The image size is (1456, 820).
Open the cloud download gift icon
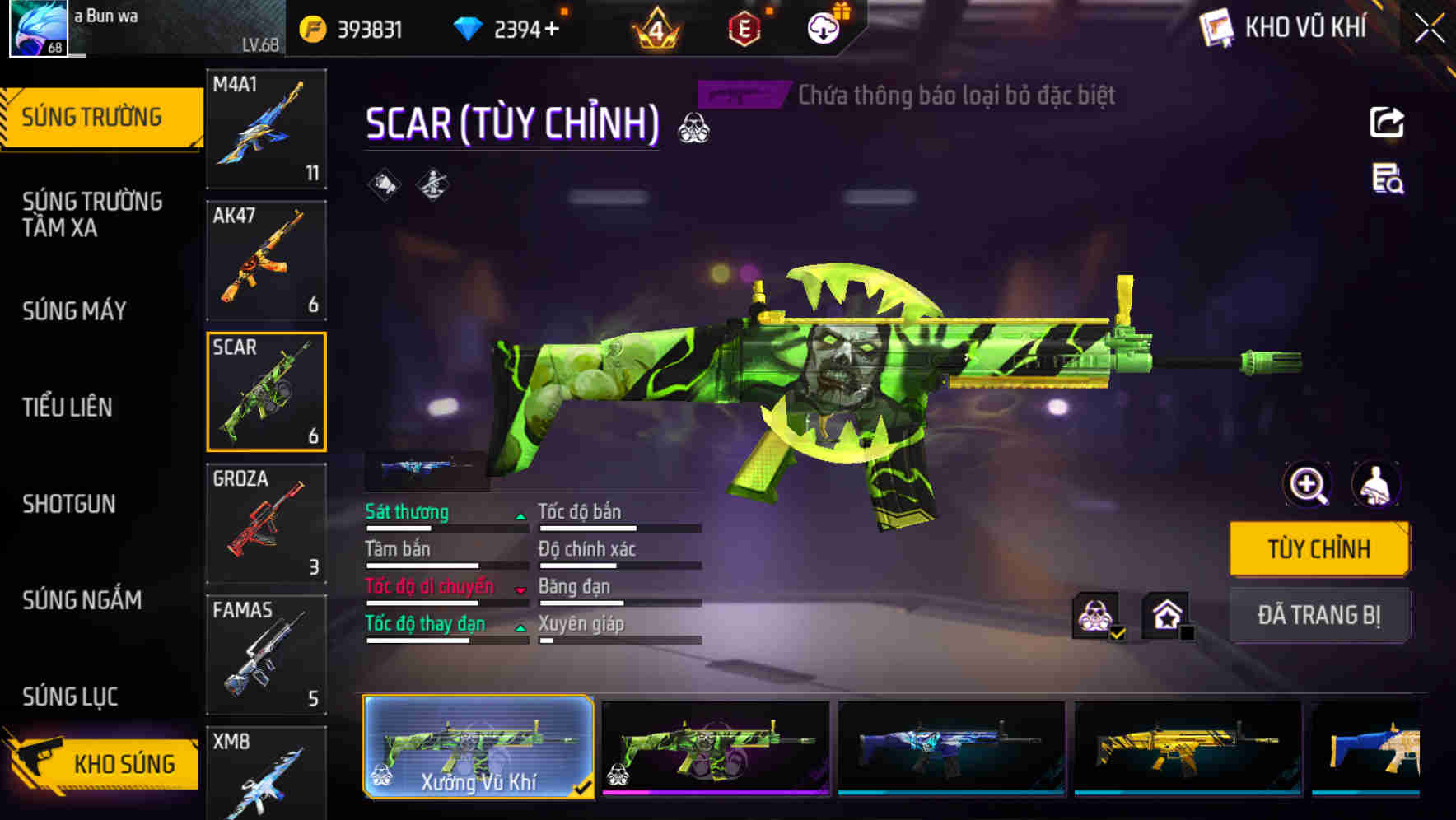coord(823,27)
